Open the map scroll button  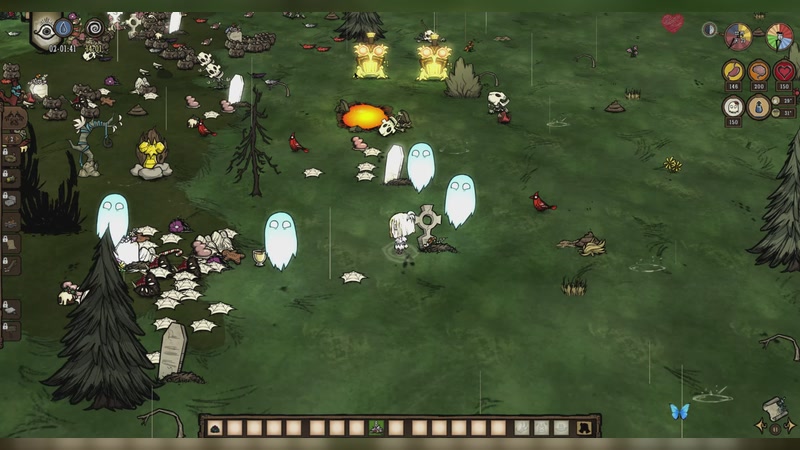(774, 409)
